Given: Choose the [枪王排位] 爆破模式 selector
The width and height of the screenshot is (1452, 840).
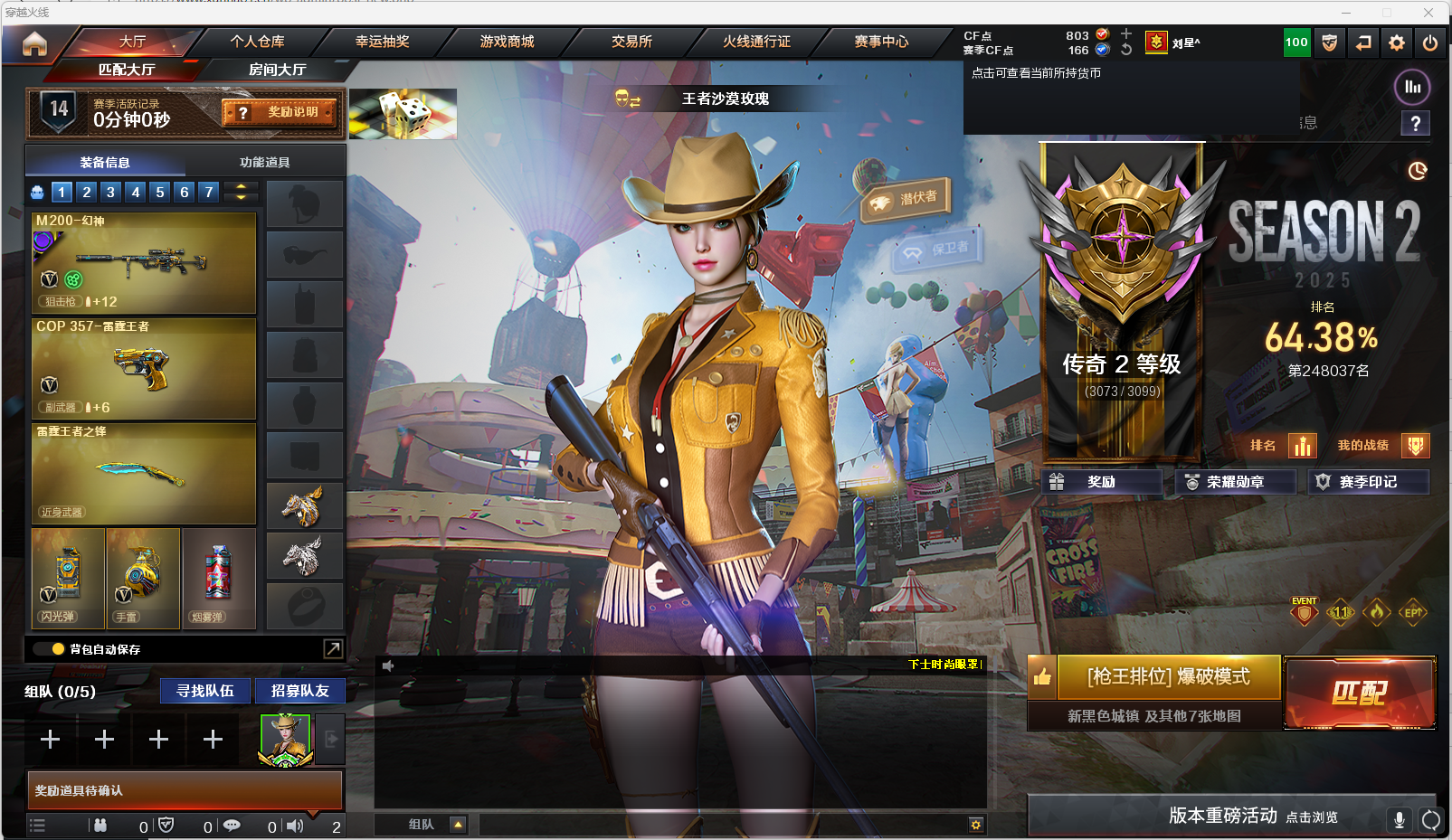Looking at the screenshot, I should pyautogui.click(x=1168, y=676).
